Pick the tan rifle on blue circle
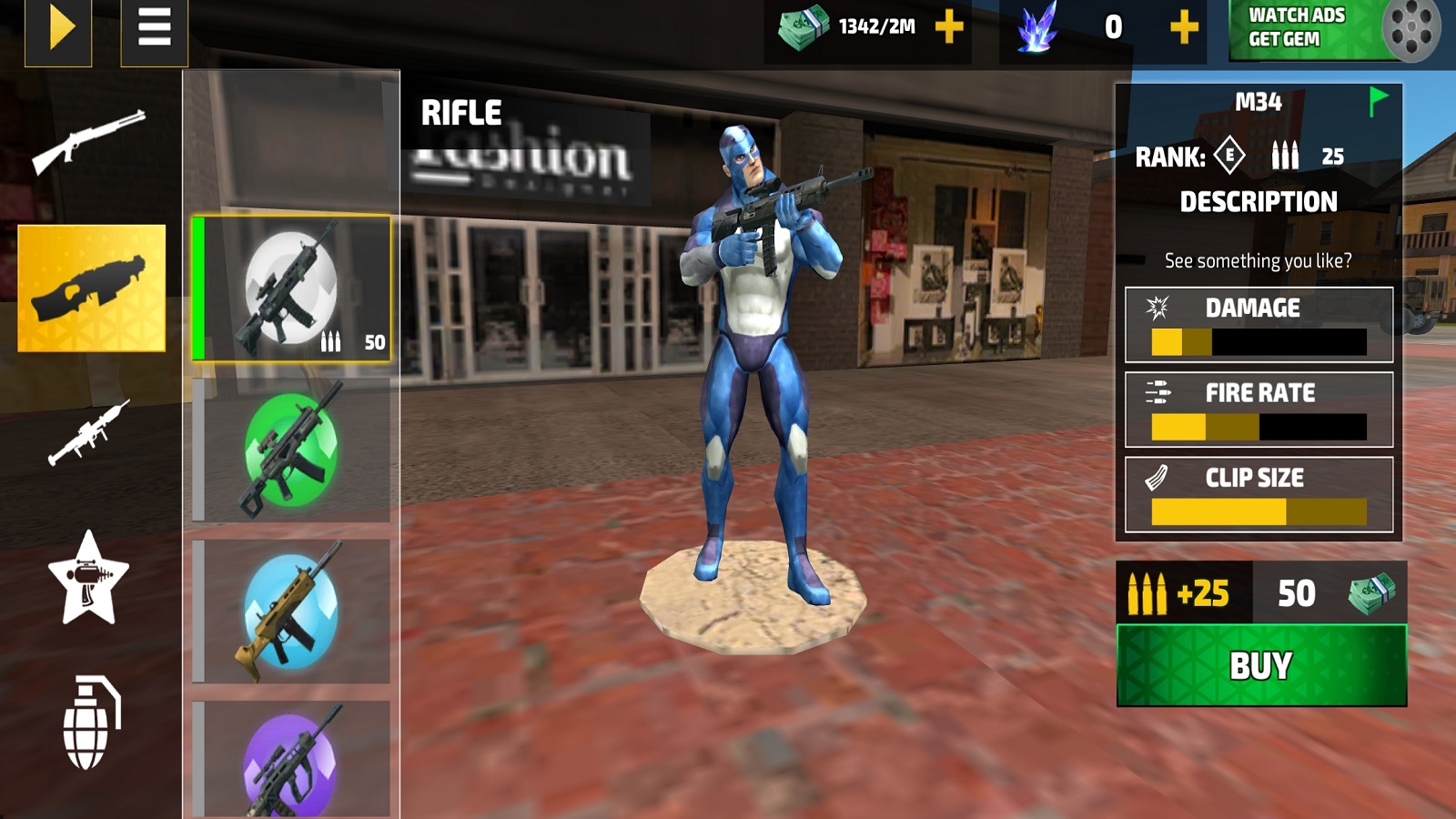The width and height of the screenshot is (1456, 819). click(291, 612)
